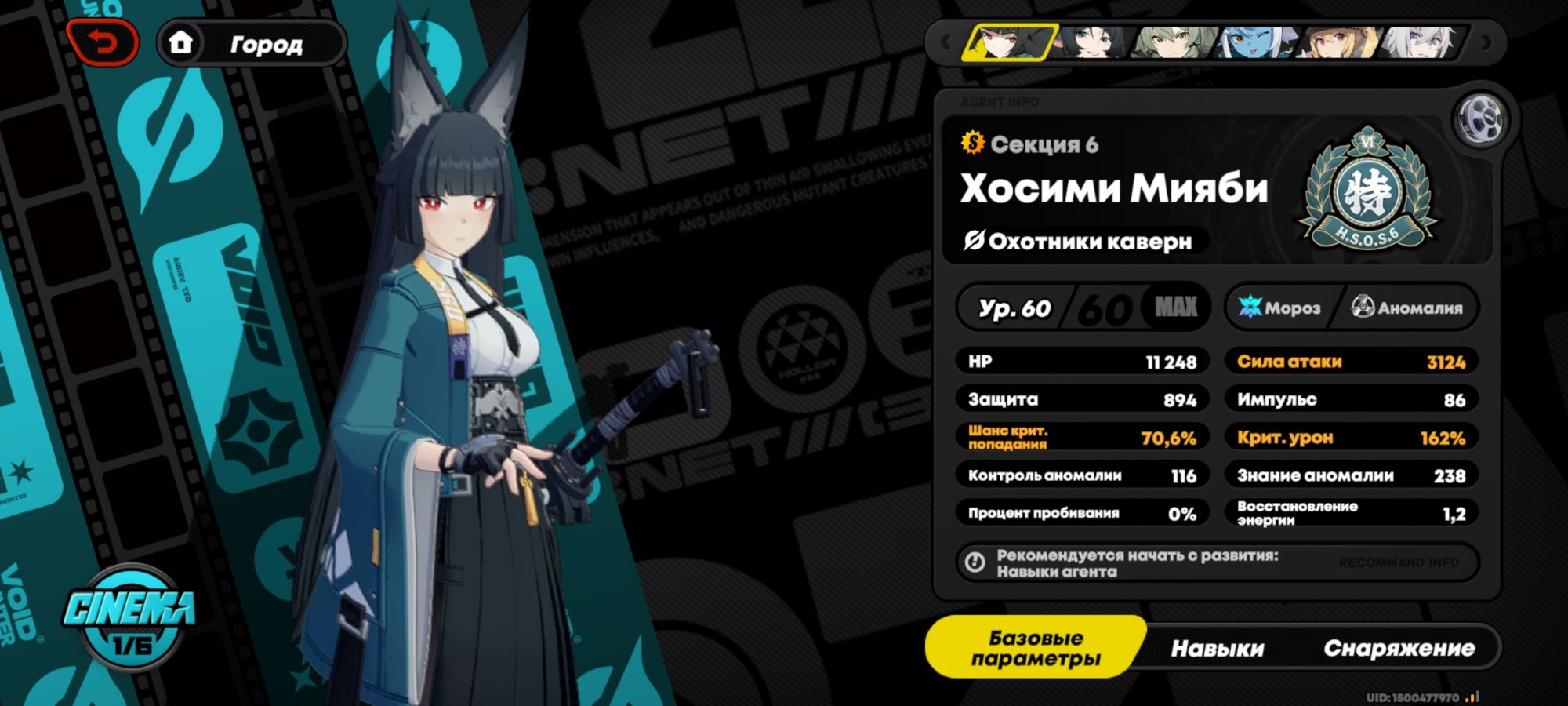The width and height of the screenshot is (1568, 706).
Task: Click the smiley icon in the recommendation bar
Action: tap(974, 562)
